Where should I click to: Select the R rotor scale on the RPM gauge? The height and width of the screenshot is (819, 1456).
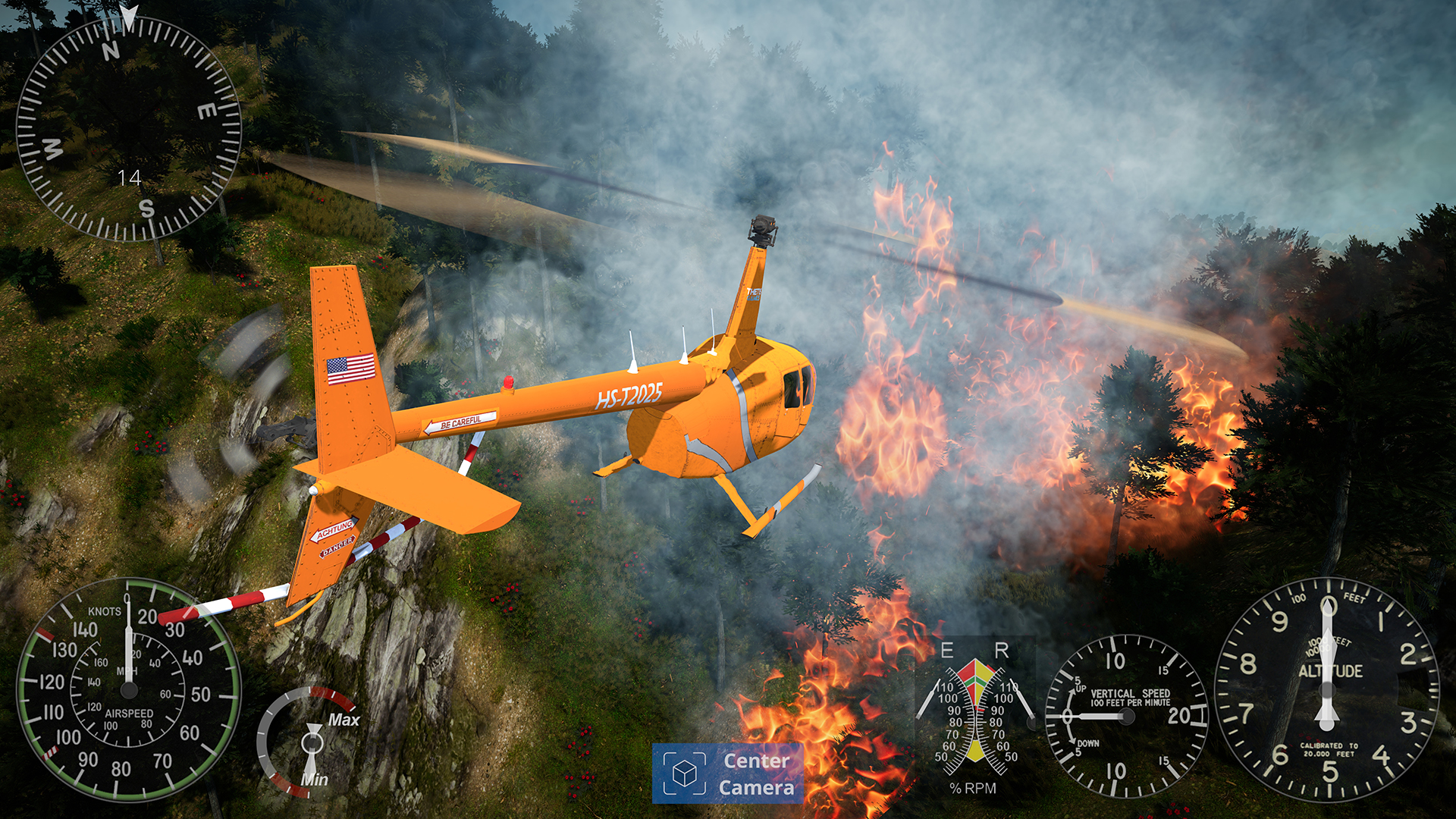[1003, 650]
